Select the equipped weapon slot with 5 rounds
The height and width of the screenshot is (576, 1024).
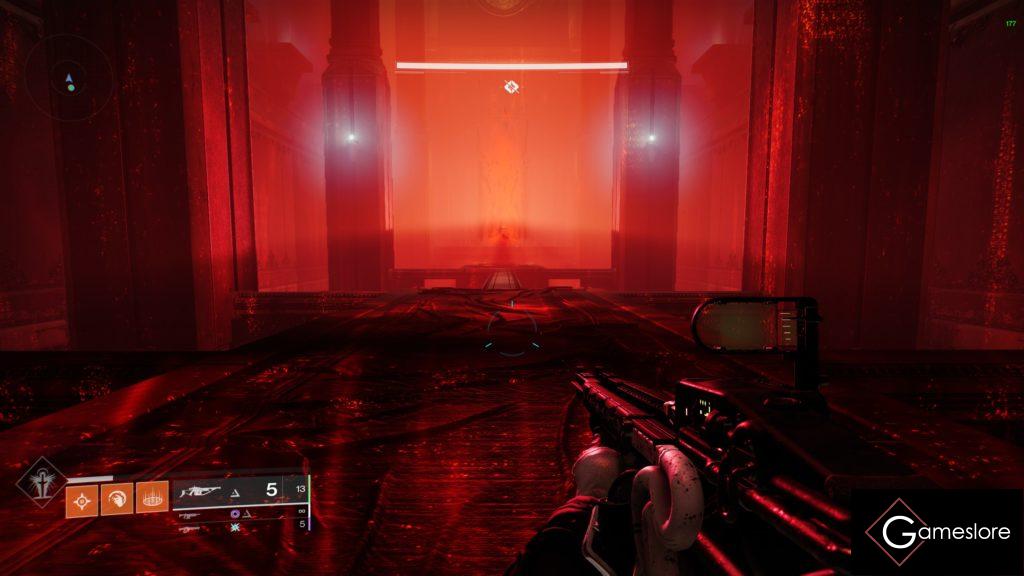point(238,491)
